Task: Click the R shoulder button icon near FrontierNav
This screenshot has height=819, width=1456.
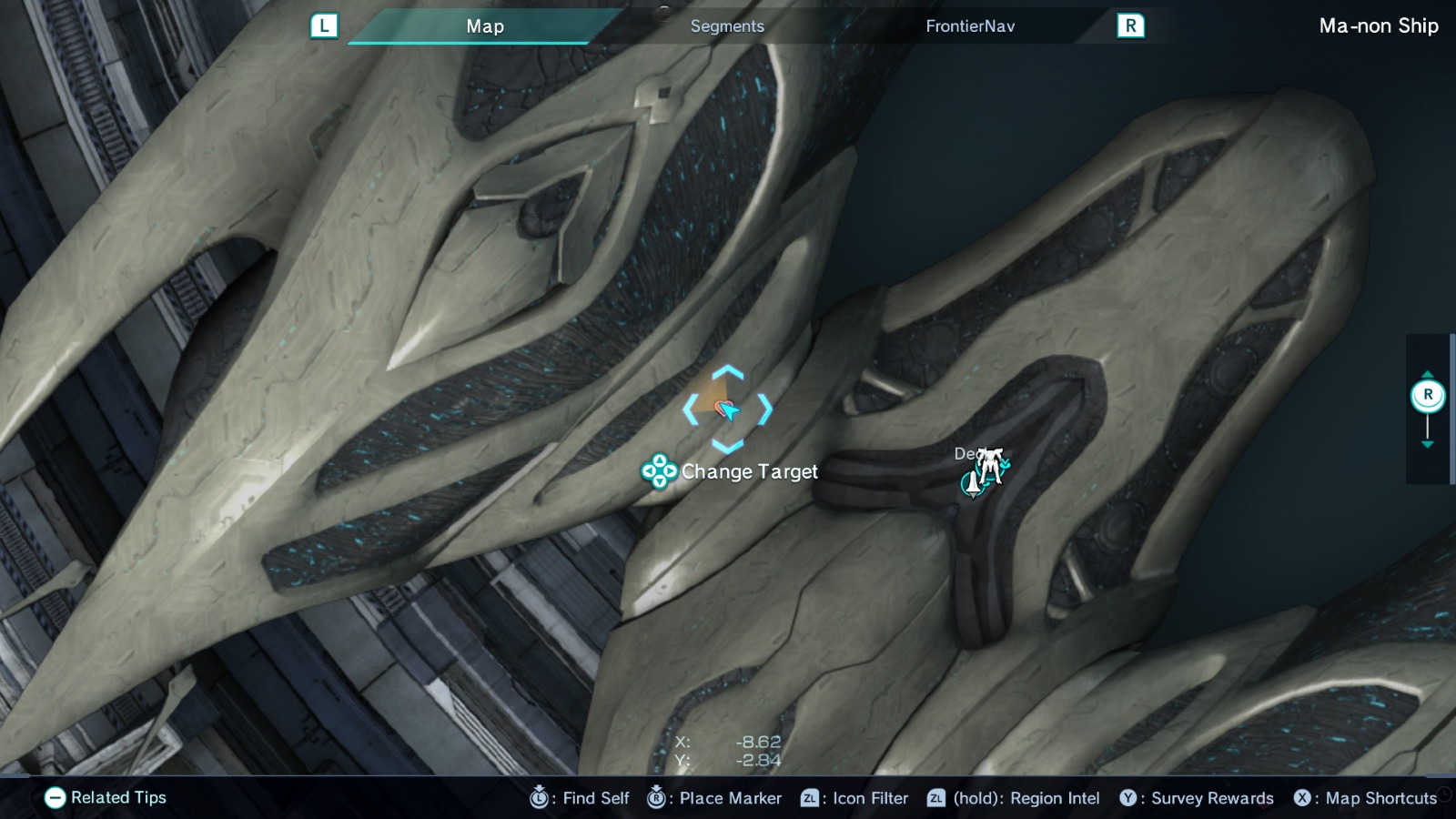Action: [x=1131, y=25]
